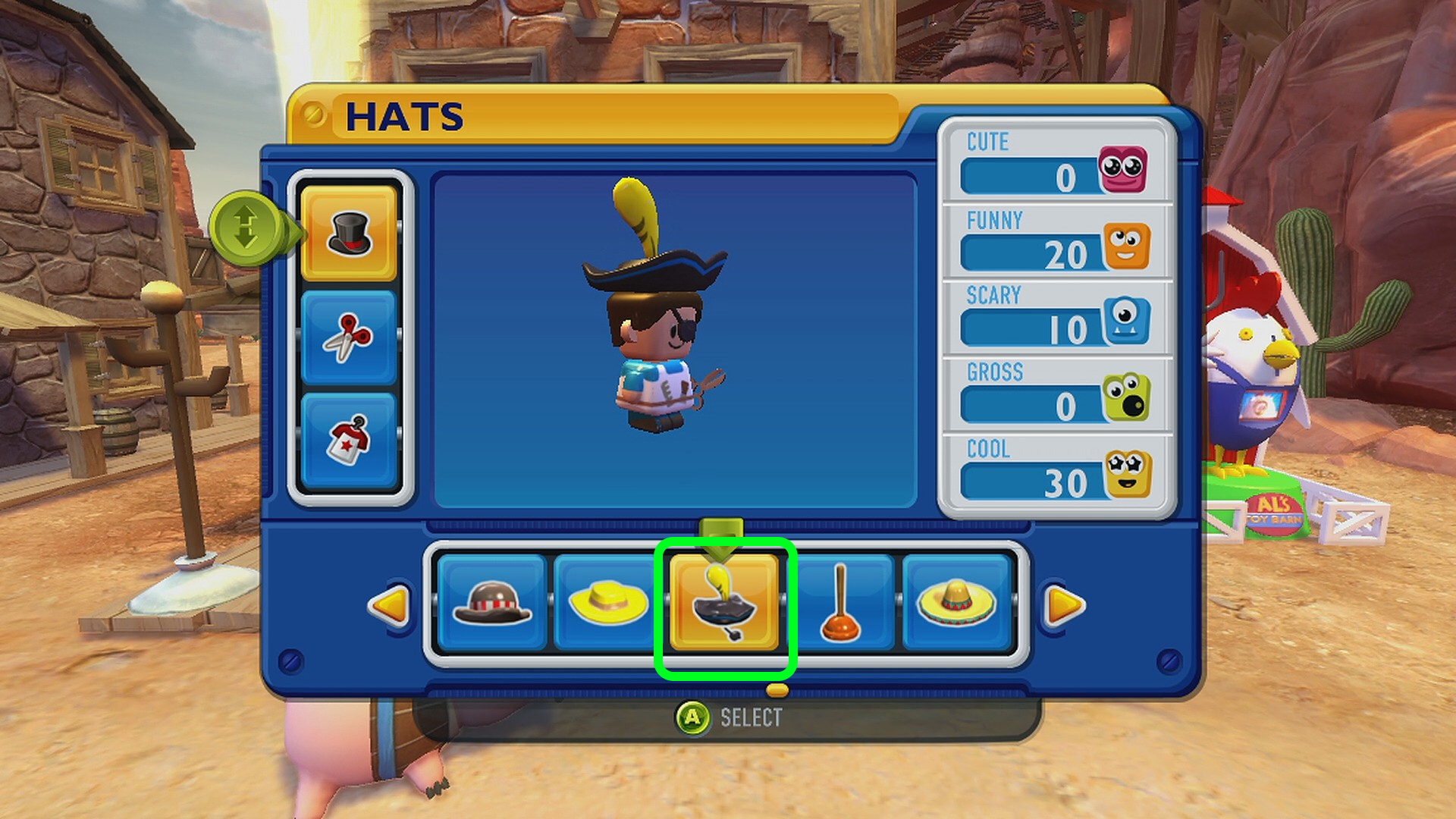The height and width of the screenshot is (819, 1456).
Task: Show previous hats with left arrow
Action: (x=389, y=605)
